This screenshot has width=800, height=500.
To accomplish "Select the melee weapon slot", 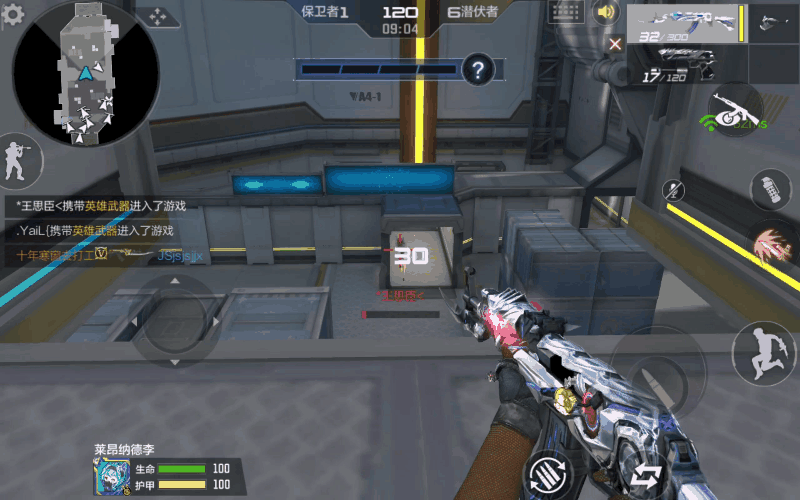I will tap(773, 22).
